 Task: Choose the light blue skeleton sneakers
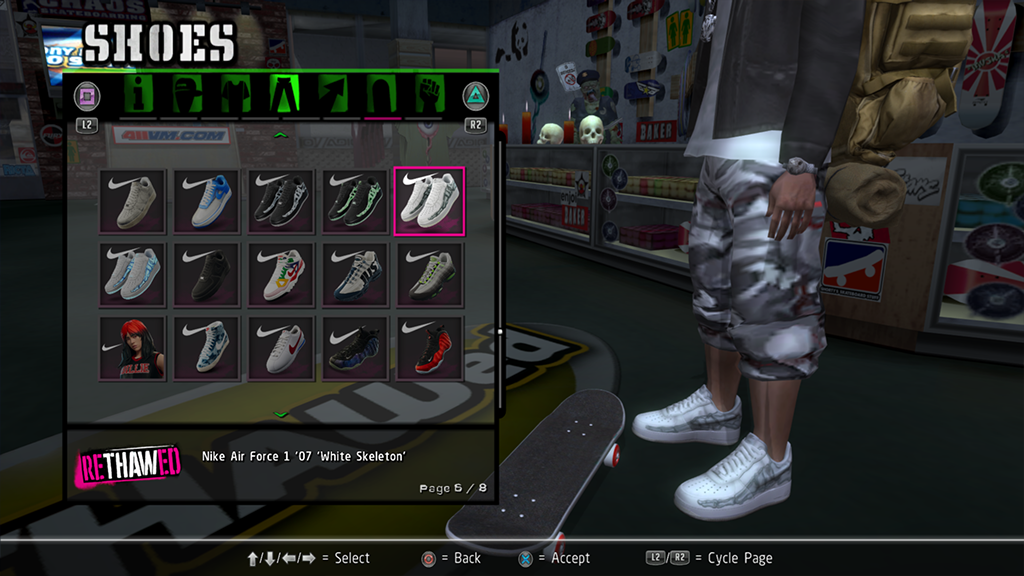click(x=135, y=274)
